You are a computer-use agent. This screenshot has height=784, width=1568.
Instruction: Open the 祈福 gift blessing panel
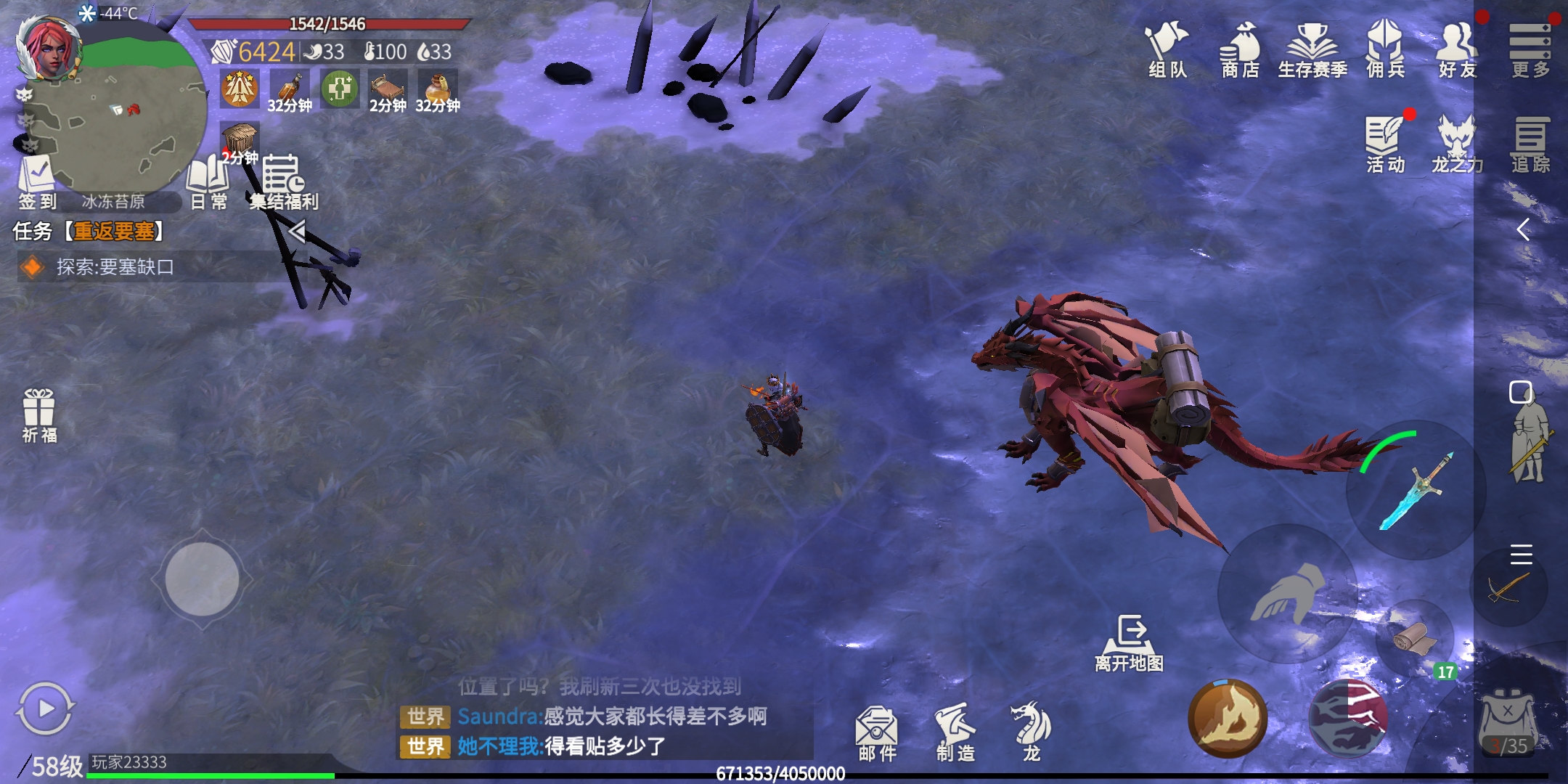tap(39, 415)
